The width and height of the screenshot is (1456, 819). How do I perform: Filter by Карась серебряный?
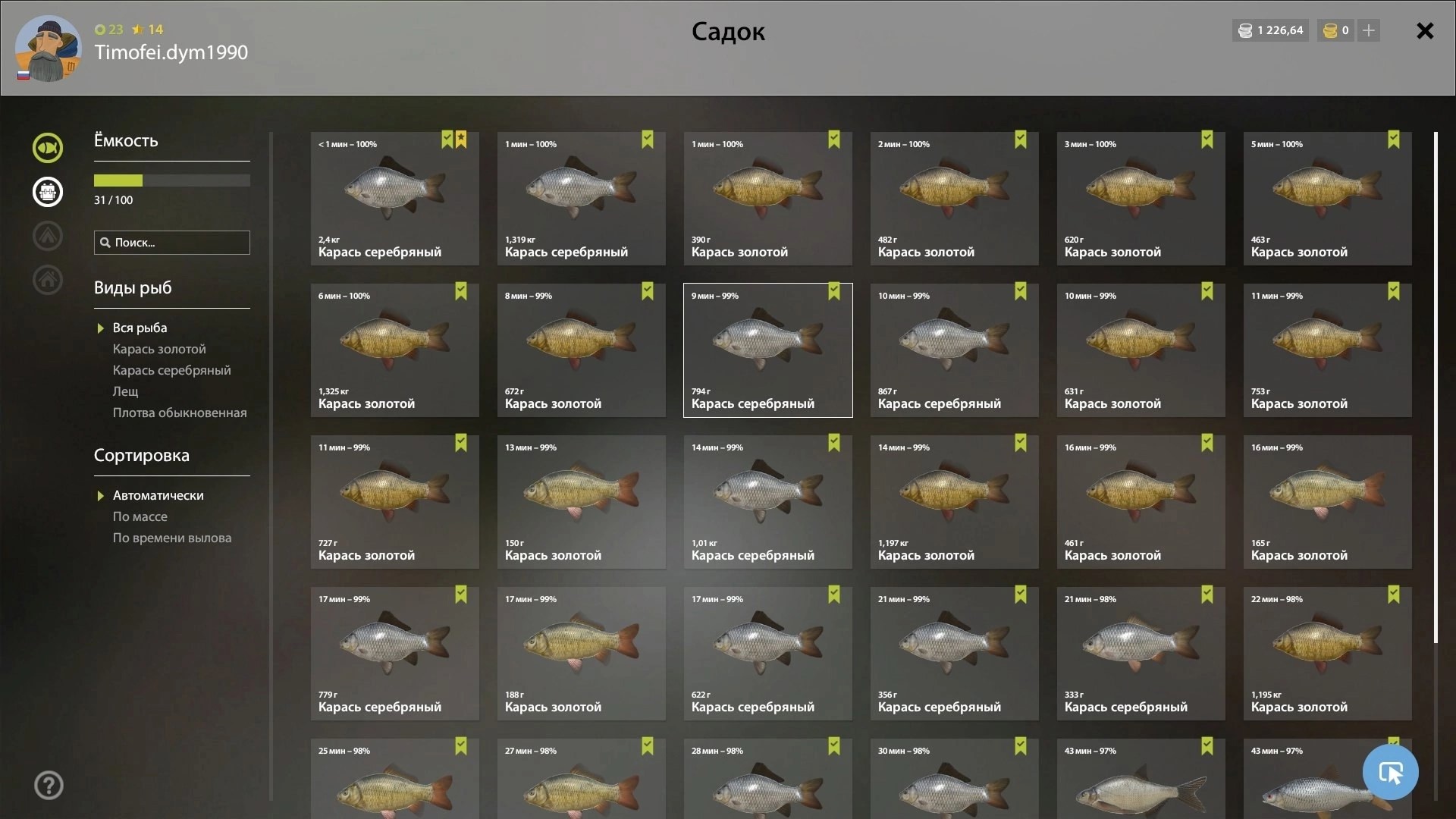[x=171, y=370]
